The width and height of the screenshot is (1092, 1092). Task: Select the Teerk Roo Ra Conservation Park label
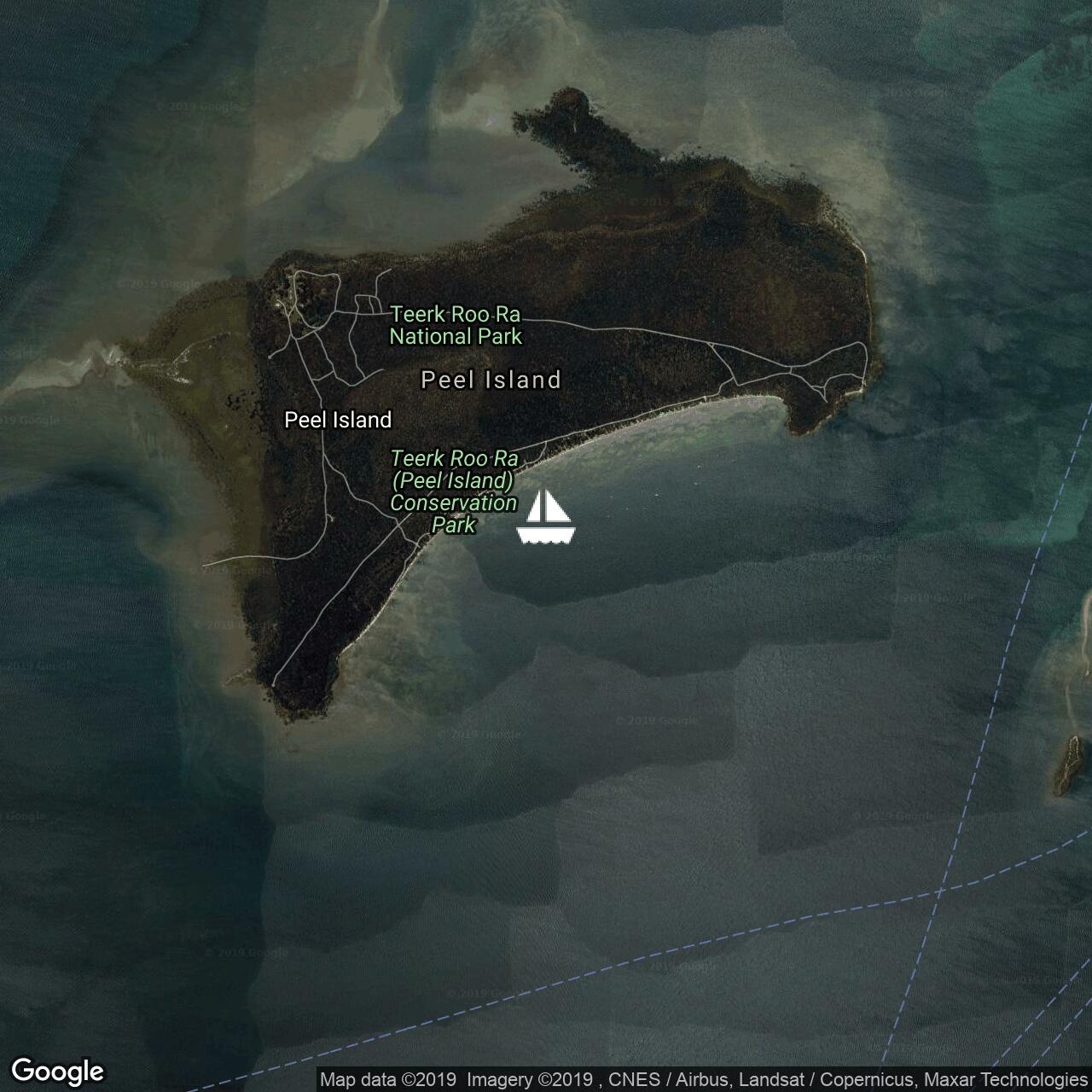[x=454, y=491]
